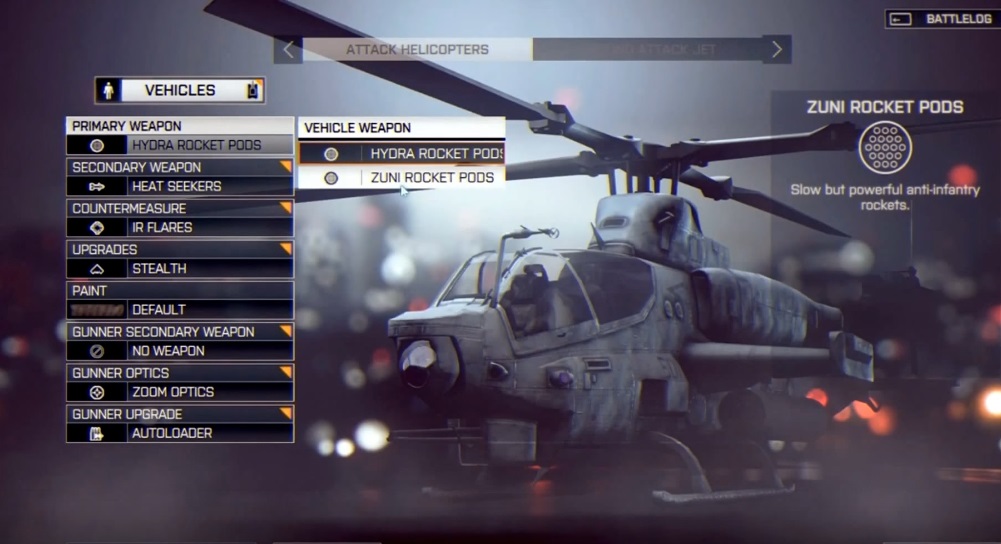Select primary weapon Hydra Rocket Pods slot
1001x544 pixels.
click(180, 145)
